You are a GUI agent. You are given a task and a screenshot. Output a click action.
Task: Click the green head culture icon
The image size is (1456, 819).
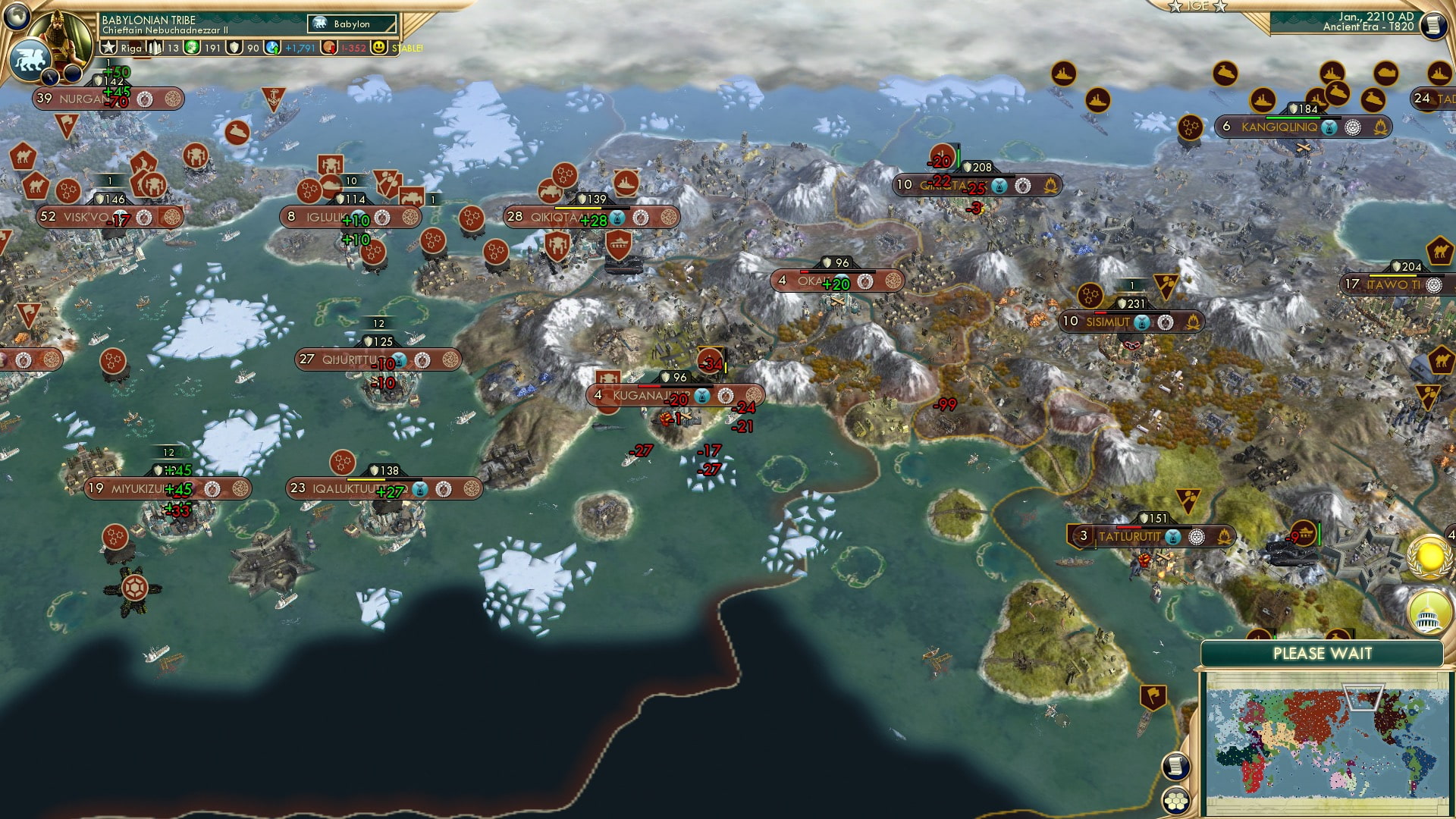click(193, 48)
